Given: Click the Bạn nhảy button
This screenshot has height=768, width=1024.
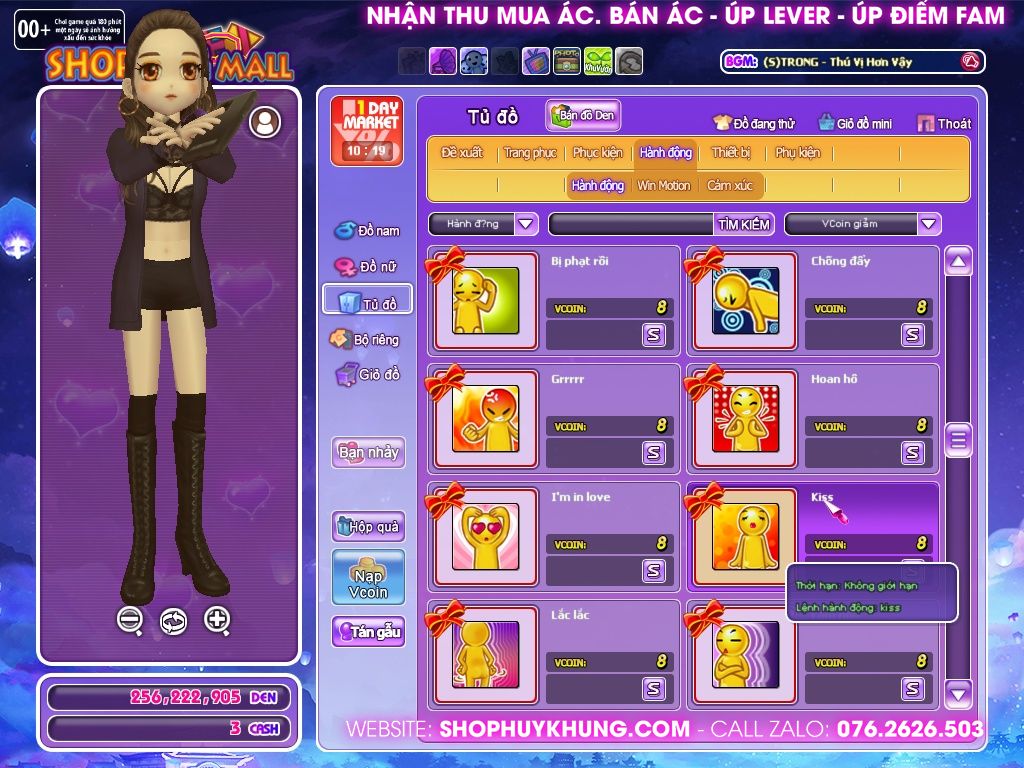Looking at the screenshot, I should [368, 452].
